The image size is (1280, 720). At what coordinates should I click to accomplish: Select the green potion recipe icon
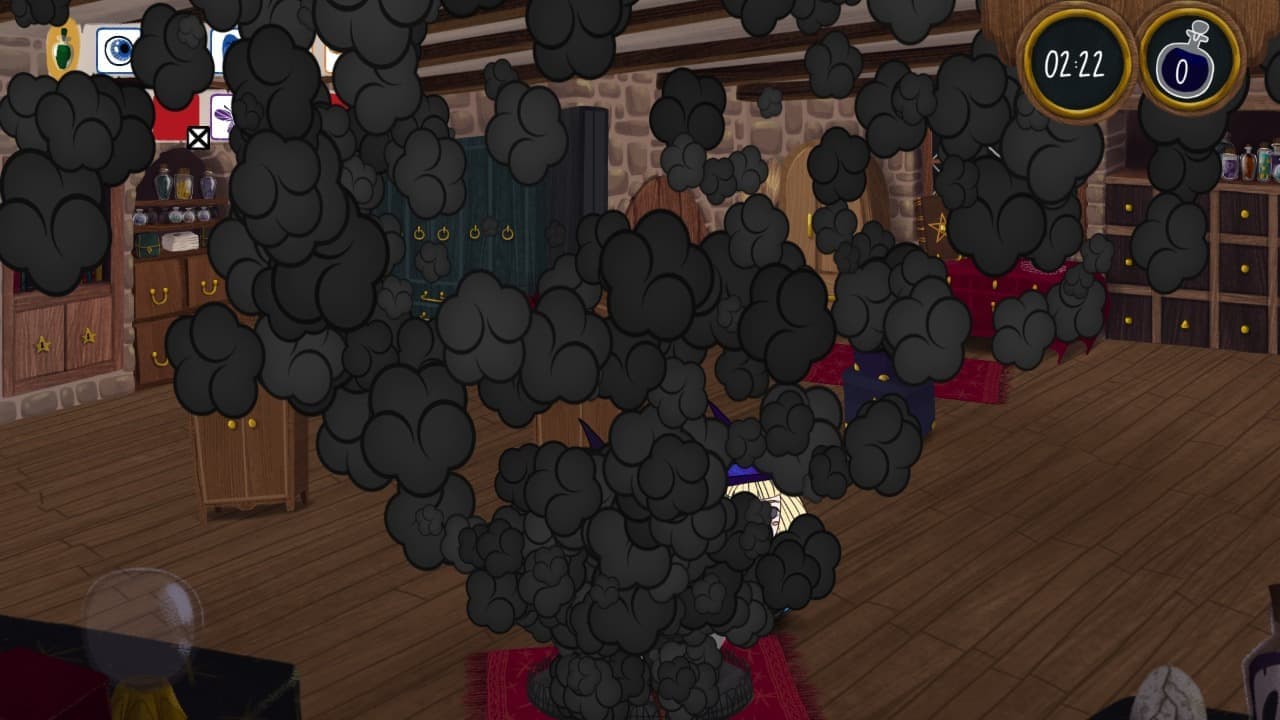[x=63, y=48]
